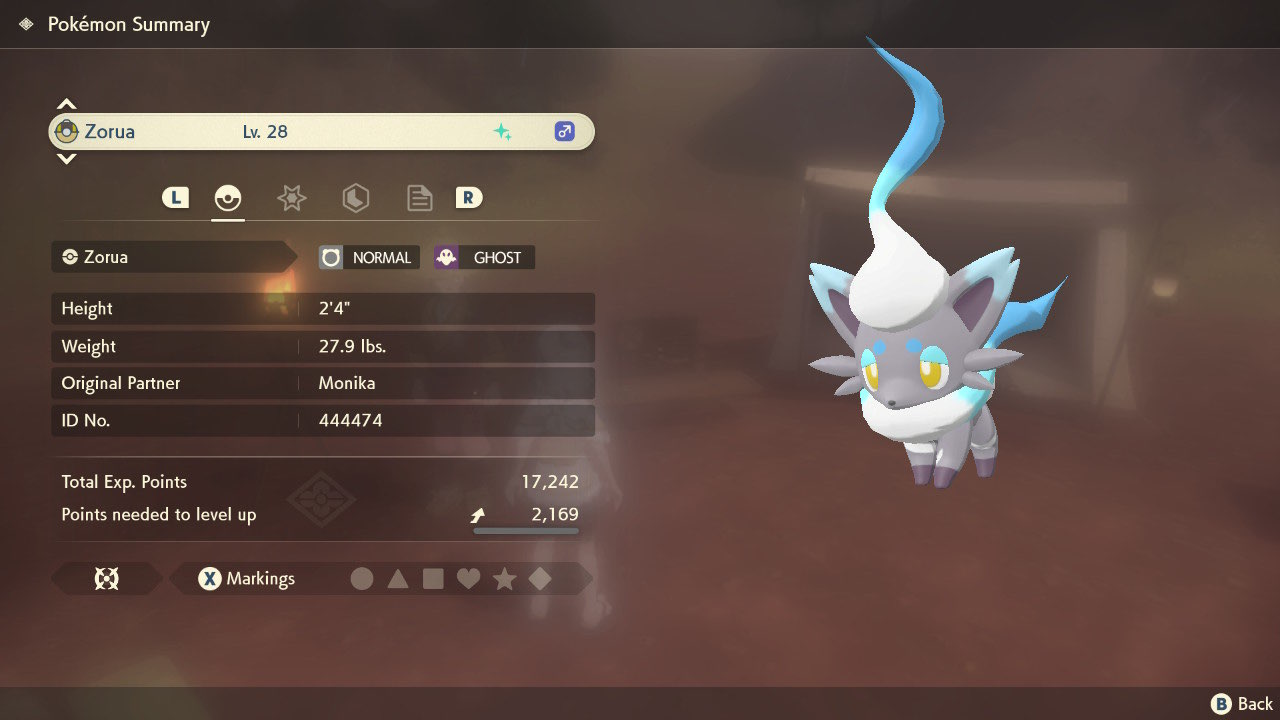Viewport: 1280px width, 720px height.
Task: Select the shiny sparkles icon
Action: coord(504,131)
